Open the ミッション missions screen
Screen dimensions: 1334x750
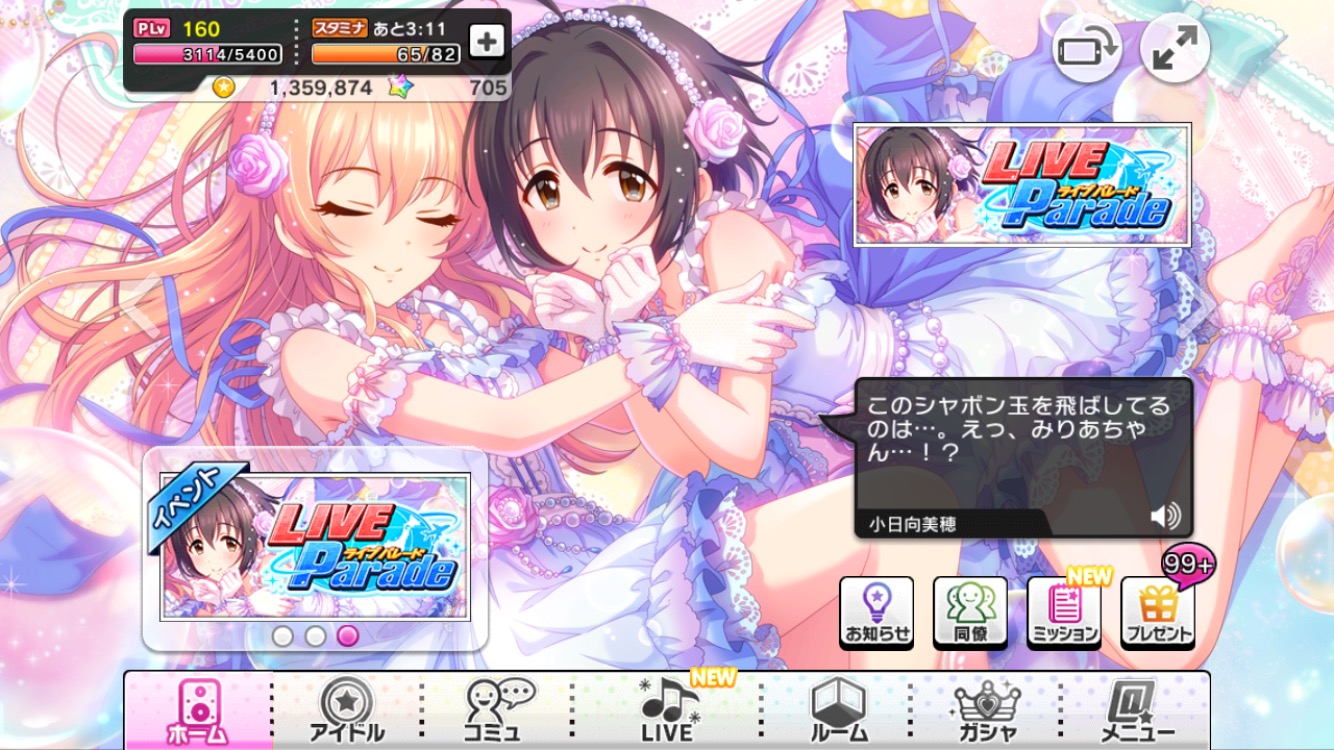click(x=1064, y=612)
